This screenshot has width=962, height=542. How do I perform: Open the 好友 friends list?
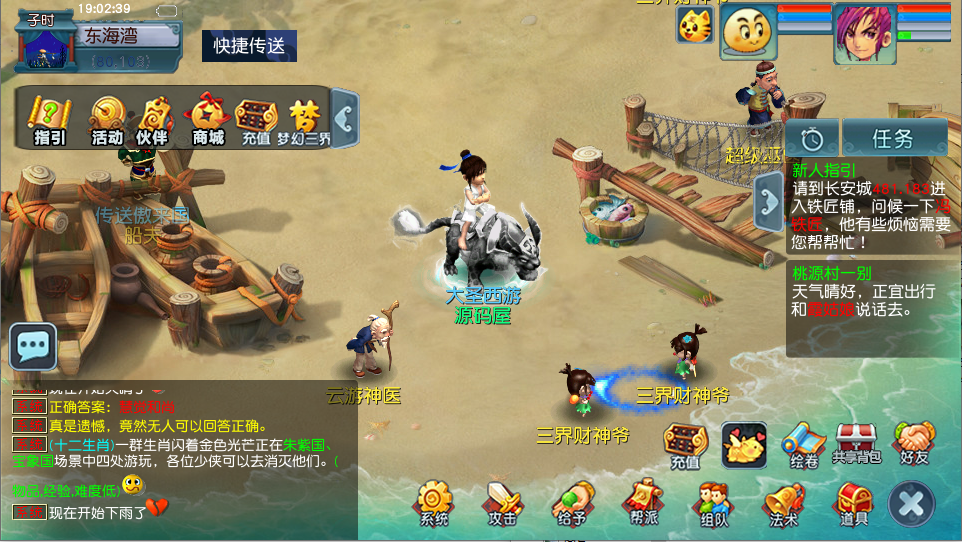(914, 443)
